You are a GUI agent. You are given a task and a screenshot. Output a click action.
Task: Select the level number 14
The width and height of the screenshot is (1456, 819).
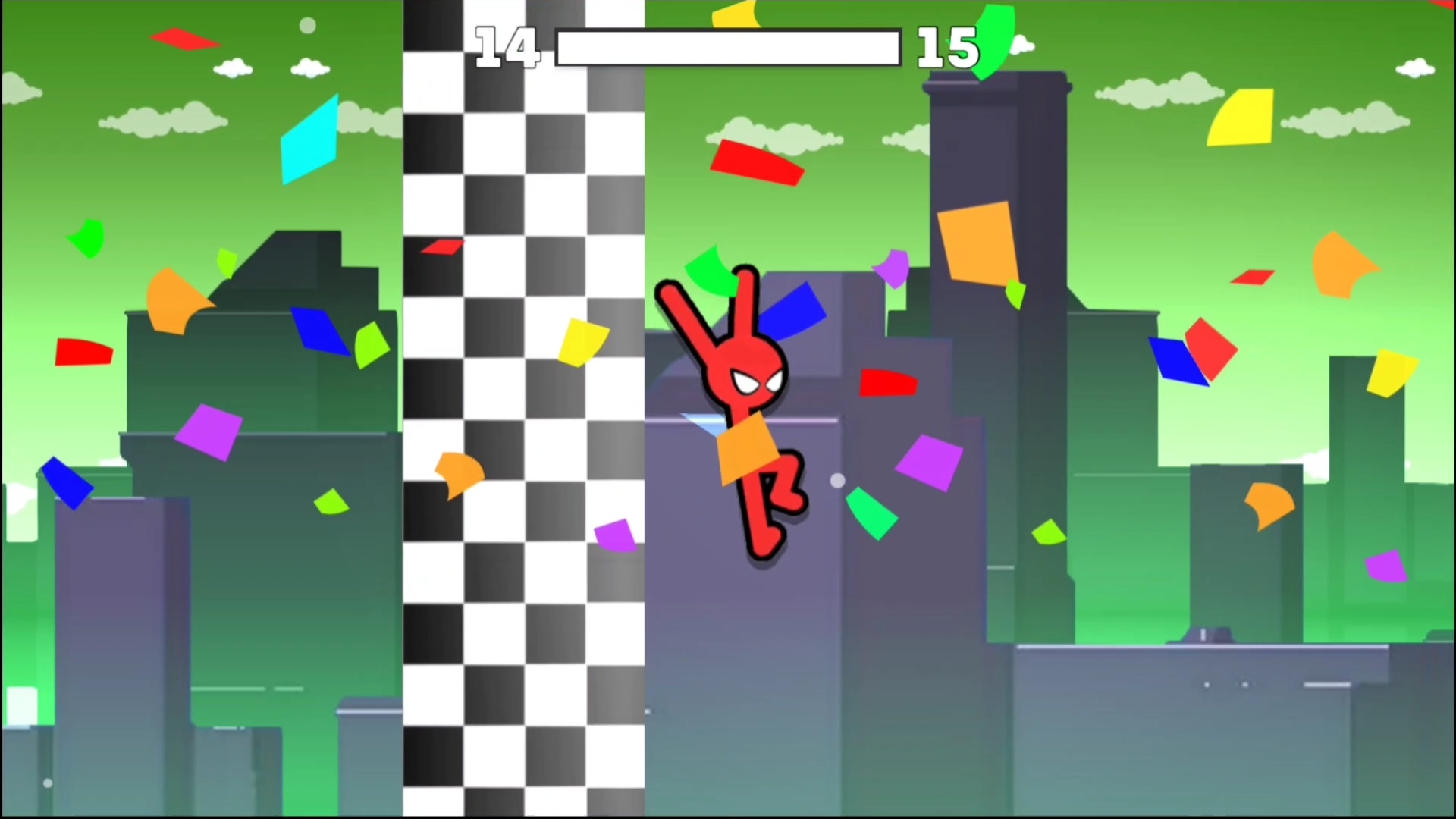click(x=507, y=47)
